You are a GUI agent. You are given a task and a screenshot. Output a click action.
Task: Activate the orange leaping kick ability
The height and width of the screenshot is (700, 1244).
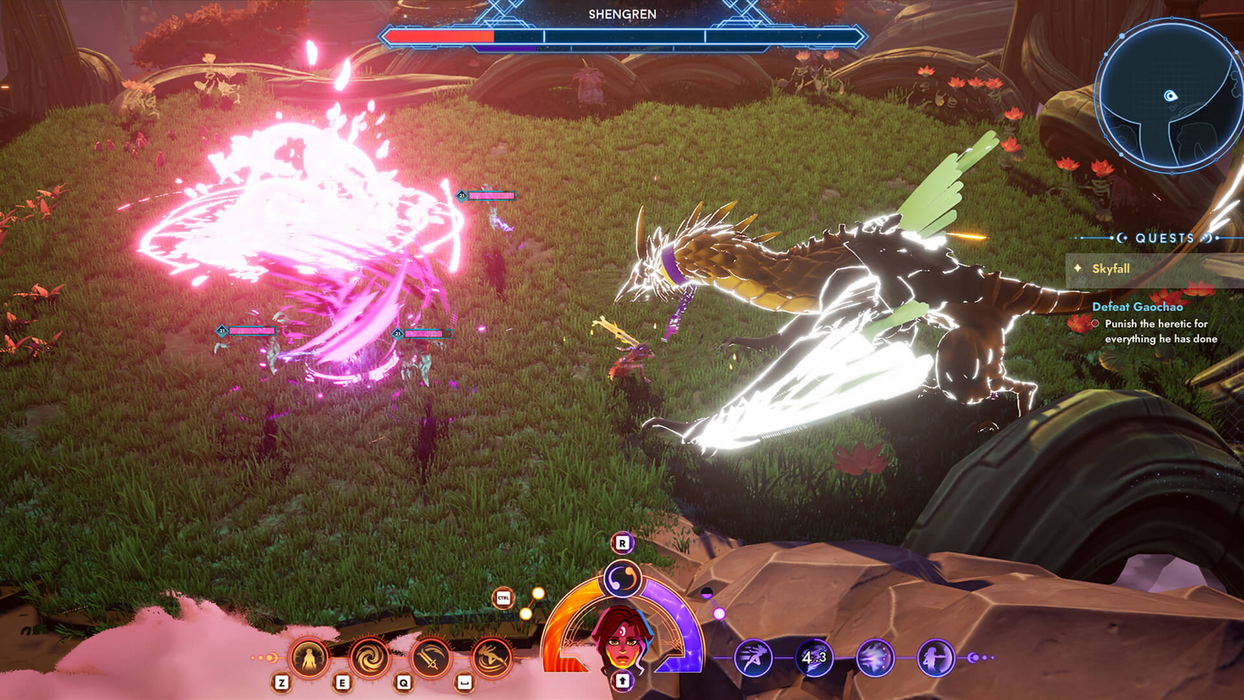[x=491, y=658]
